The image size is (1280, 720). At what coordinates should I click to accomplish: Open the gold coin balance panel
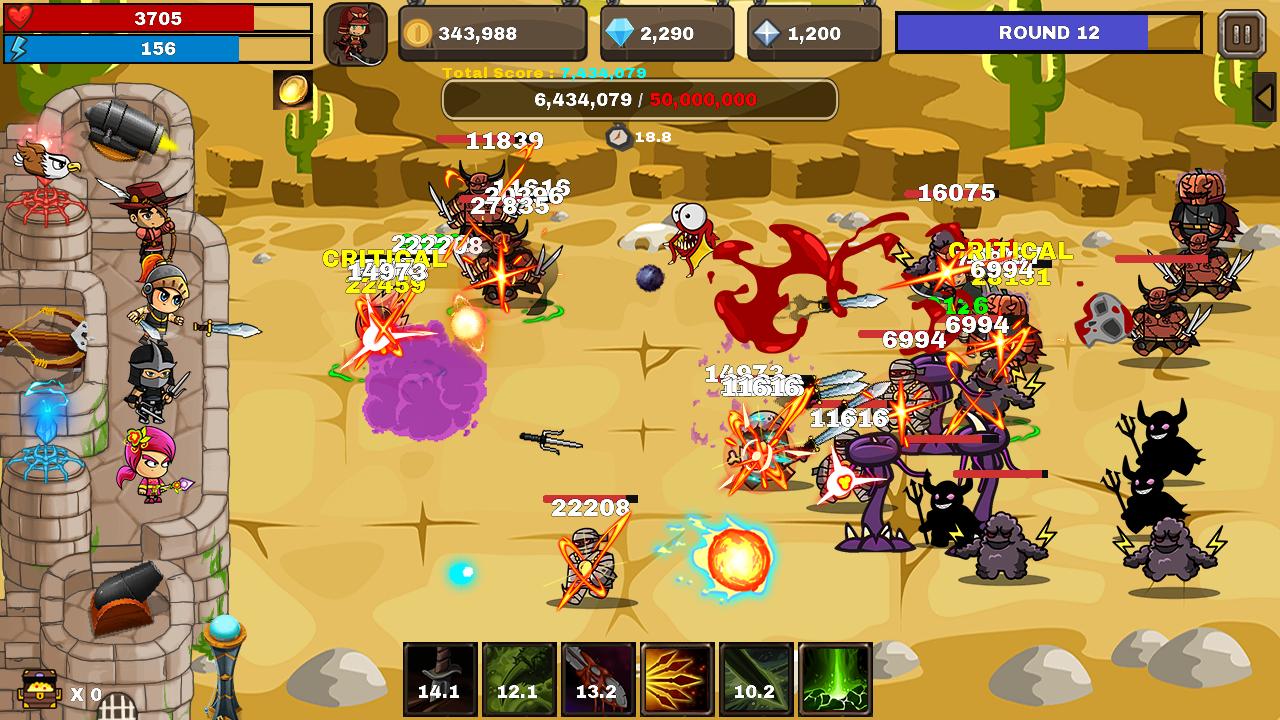coord(492,34)
